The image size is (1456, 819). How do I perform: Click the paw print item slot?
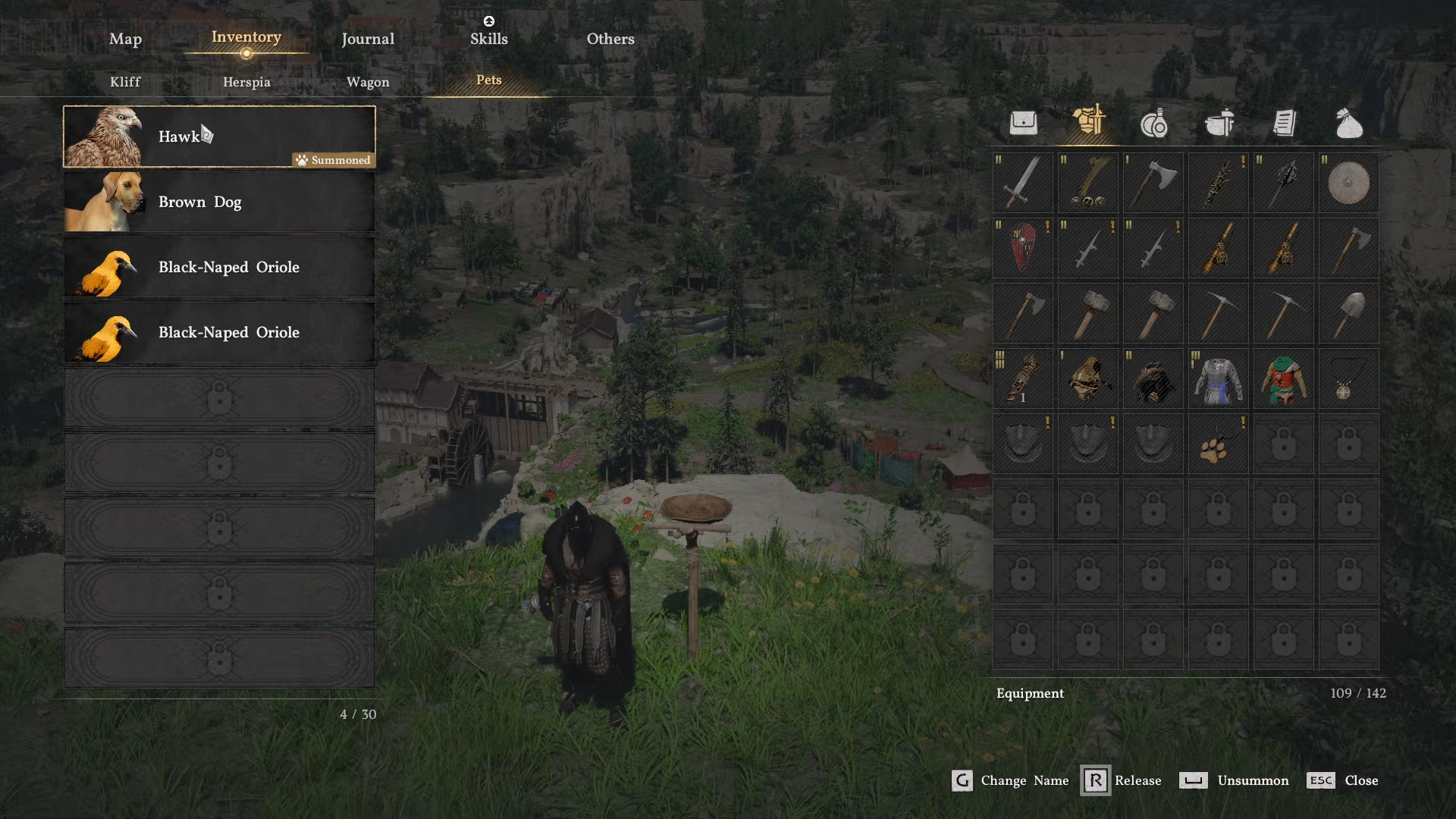click(x=1218, y=444)
